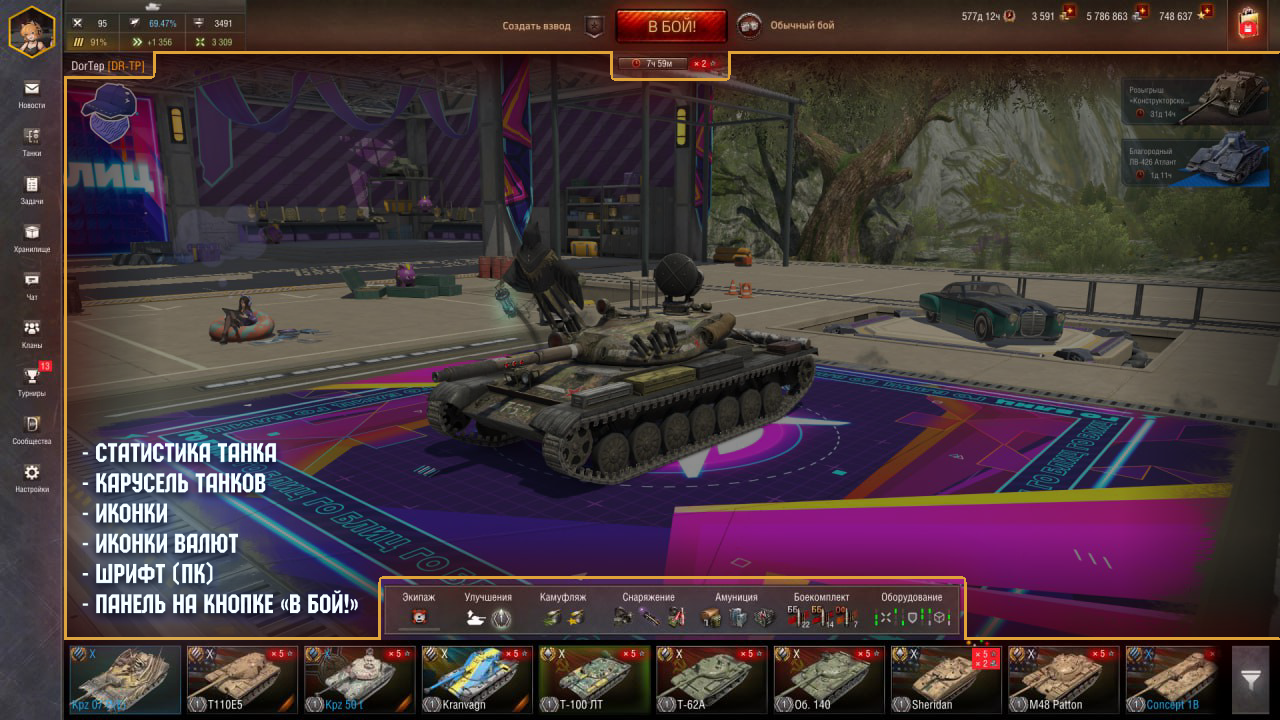Open the Камуфляж camouflage section
Viewport: 1280px width, 720px height.
[563, 609]
